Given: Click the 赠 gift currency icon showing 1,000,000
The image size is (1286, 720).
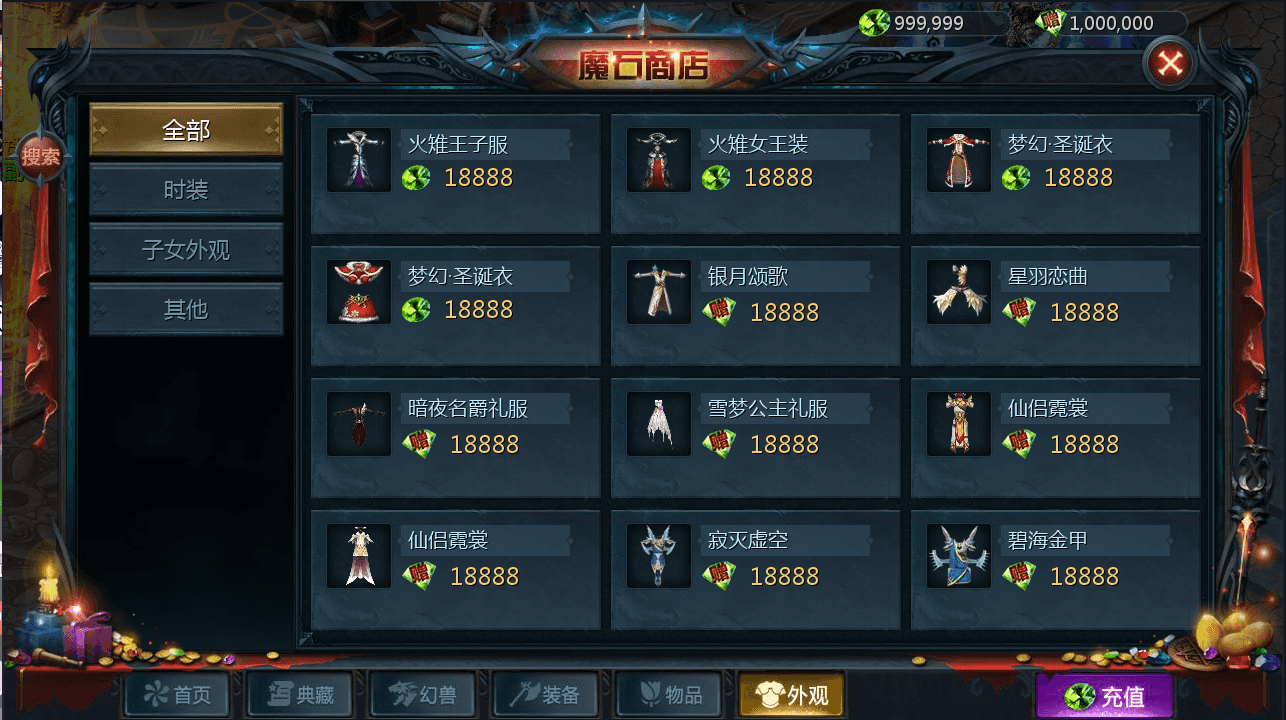Looking at the screenshot, I should tap(1052, 21).
